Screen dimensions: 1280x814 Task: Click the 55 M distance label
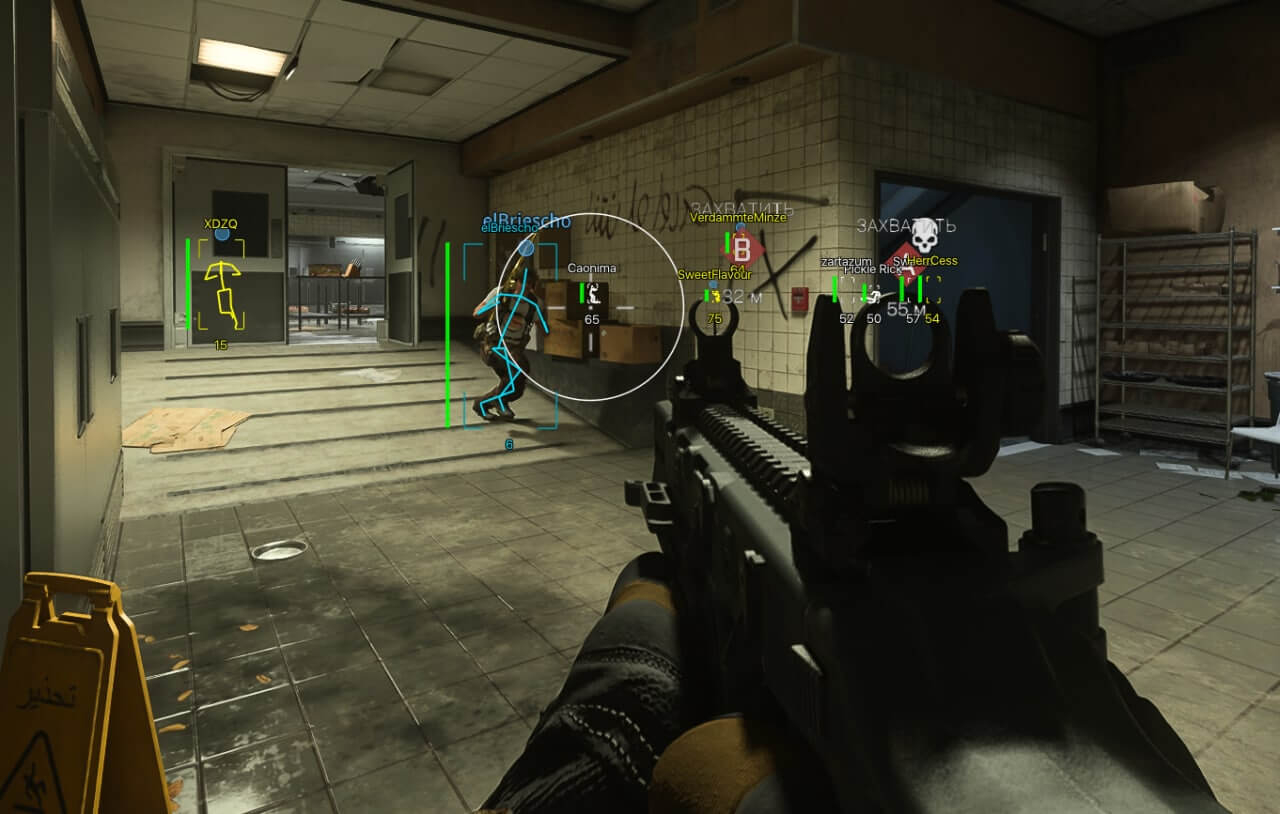(907, 310)
